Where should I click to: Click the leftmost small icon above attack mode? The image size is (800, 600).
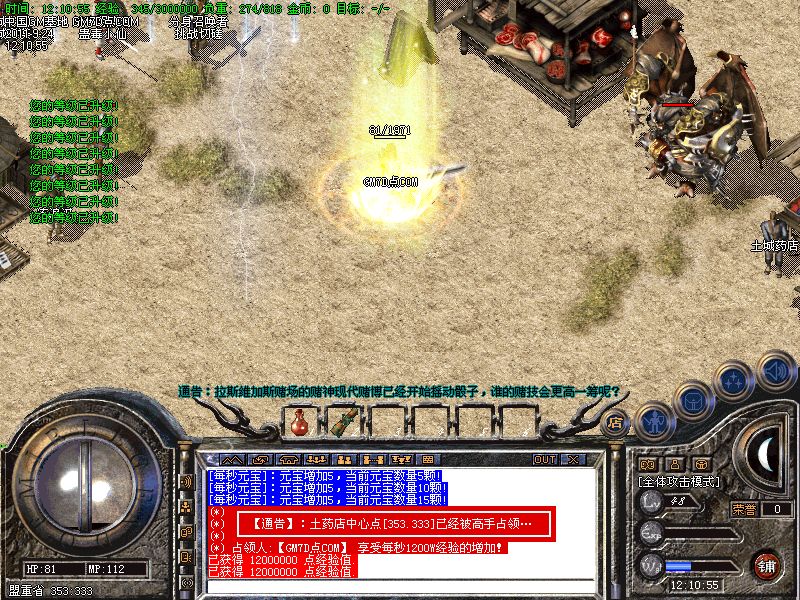tap(647, 464)
